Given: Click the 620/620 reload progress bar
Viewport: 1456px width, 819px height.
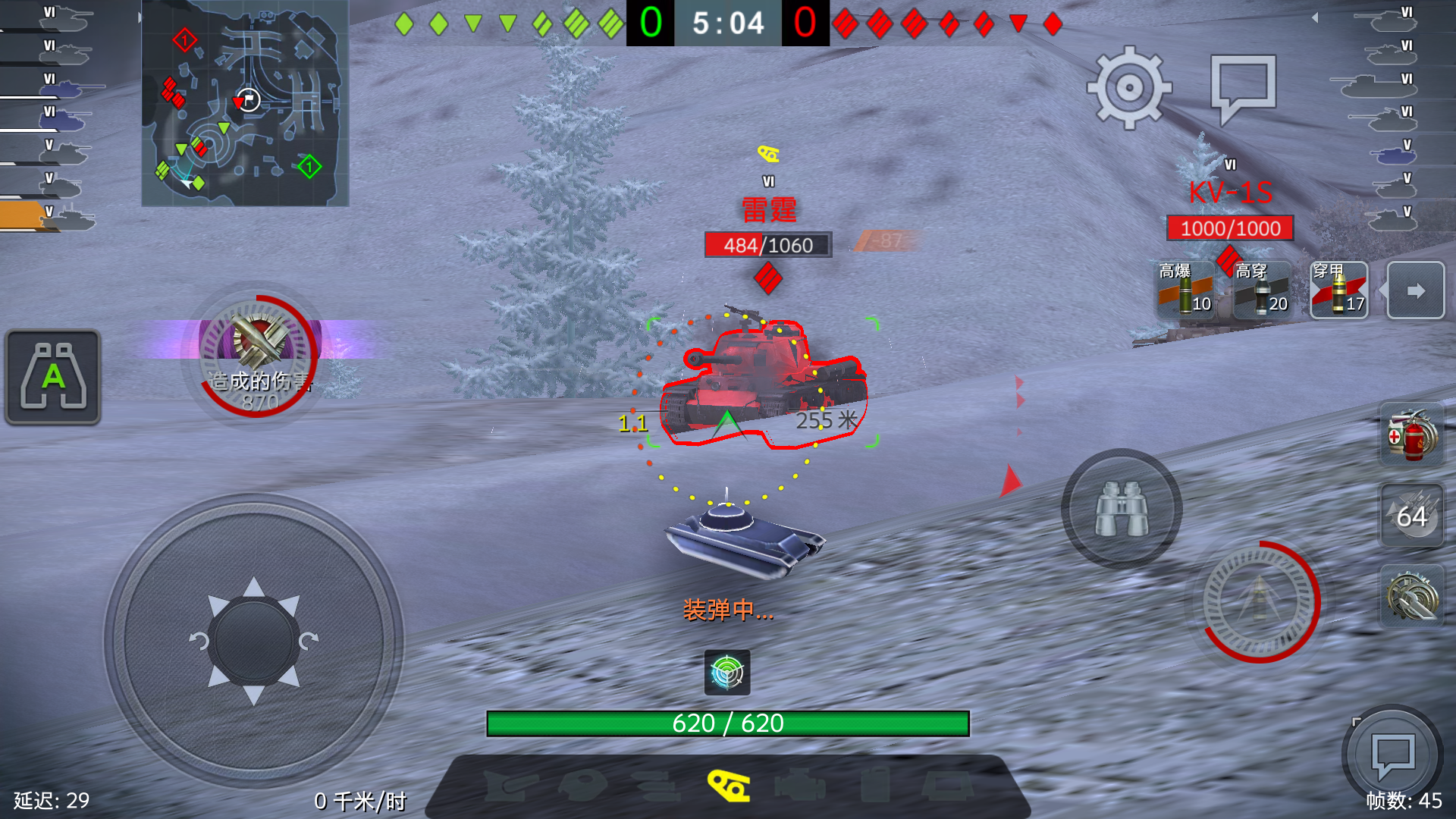Looking at the screenshot, I should 728,723.
